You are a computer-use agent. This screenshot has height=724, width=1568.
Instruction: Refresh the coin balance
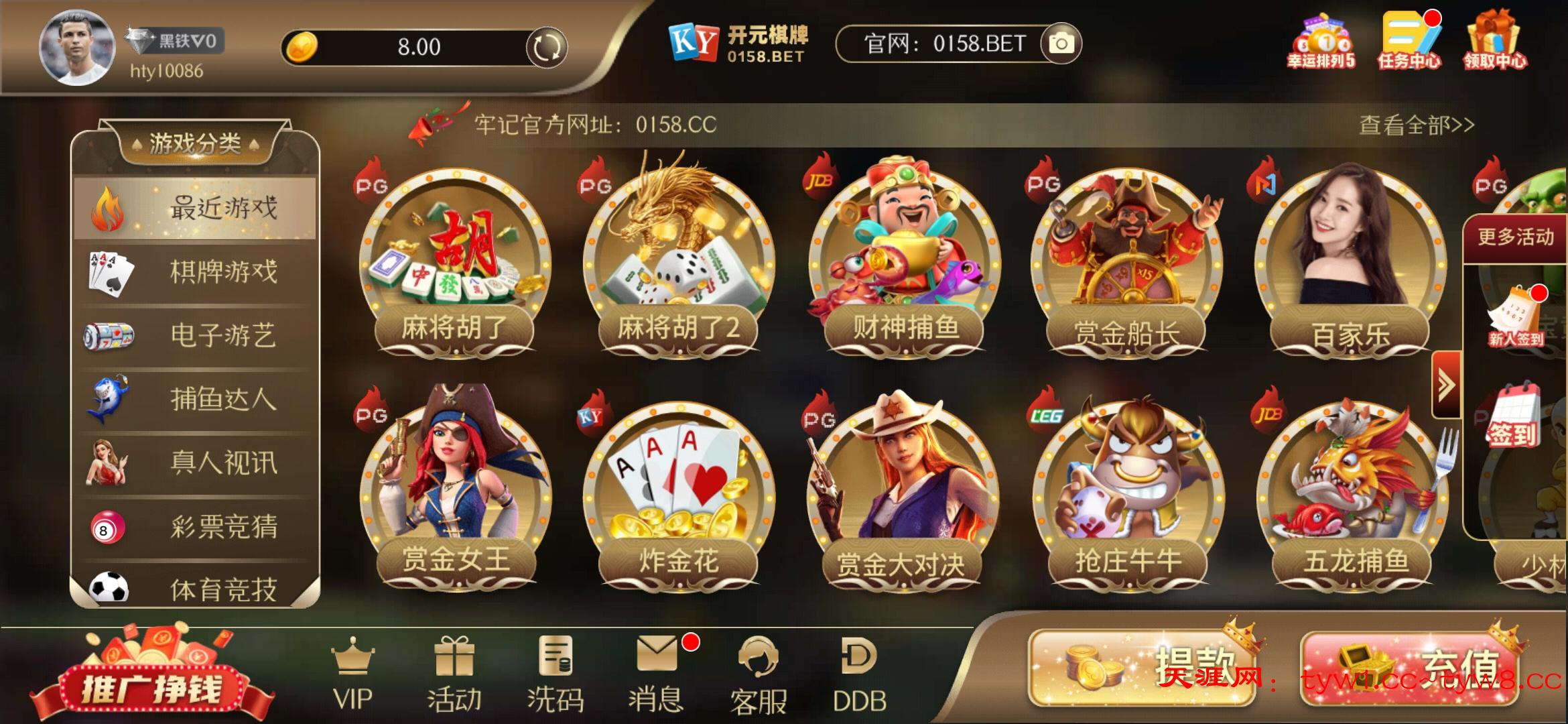(x=546, y=47)
